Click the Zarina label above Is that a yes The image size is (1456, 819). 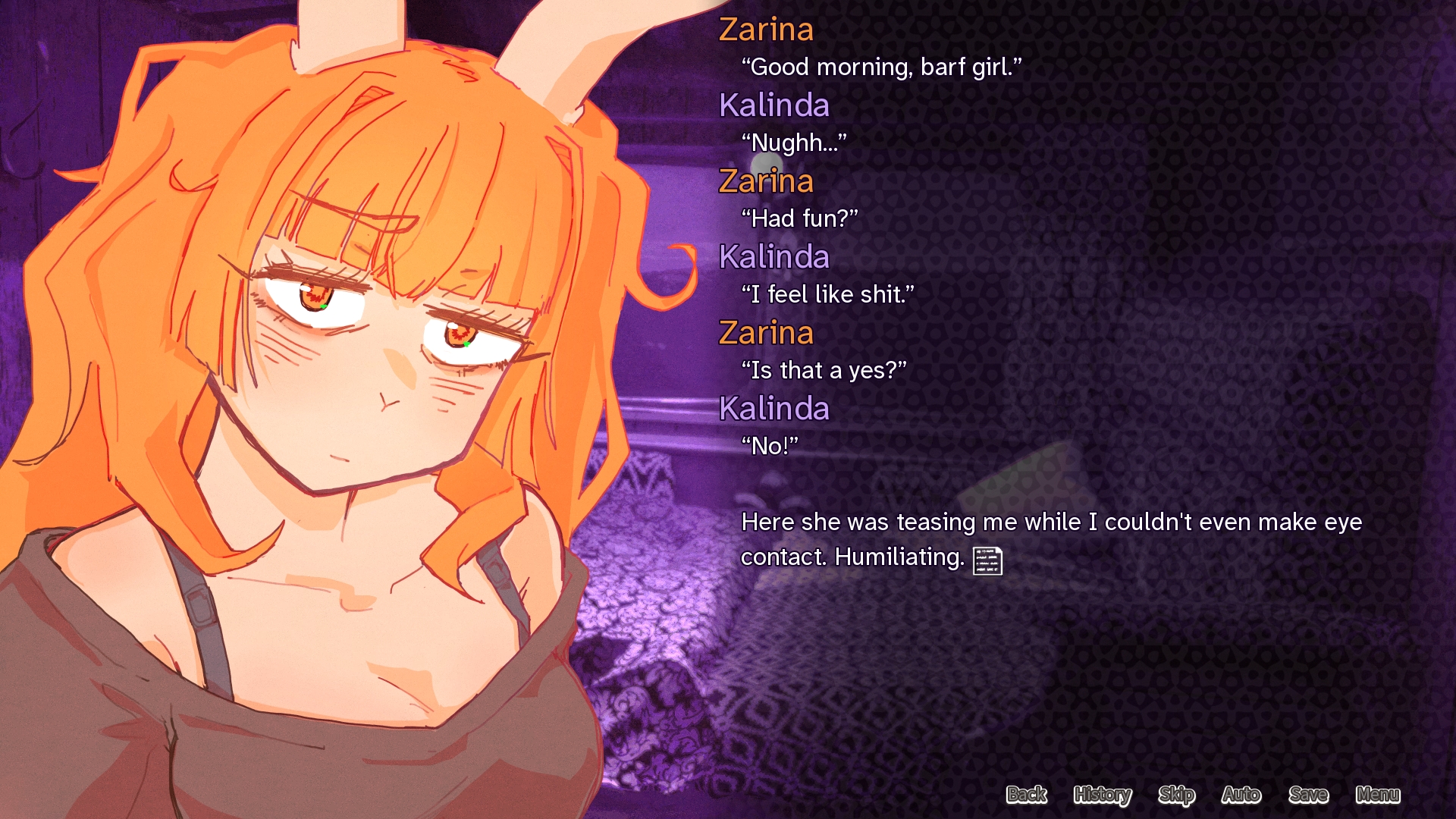pyautogui.click(x=766, y=333)
